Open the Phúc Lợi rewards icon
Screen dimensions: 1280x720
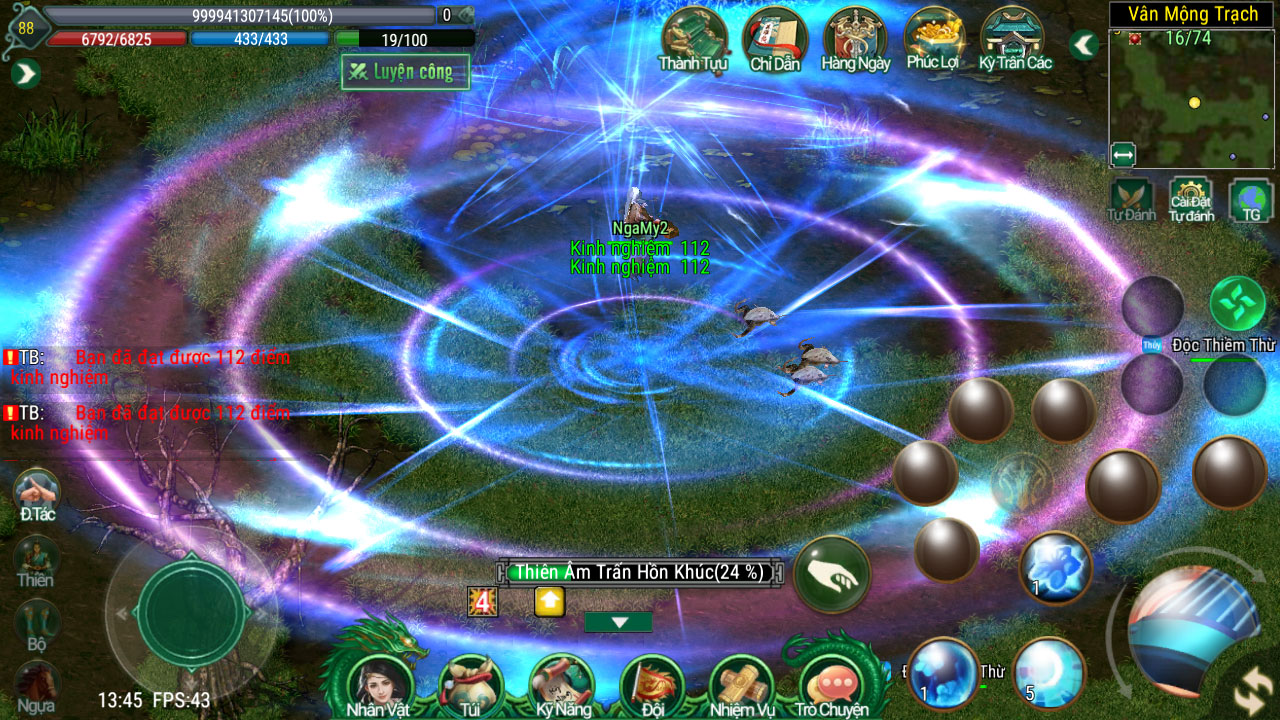point(935,38)
